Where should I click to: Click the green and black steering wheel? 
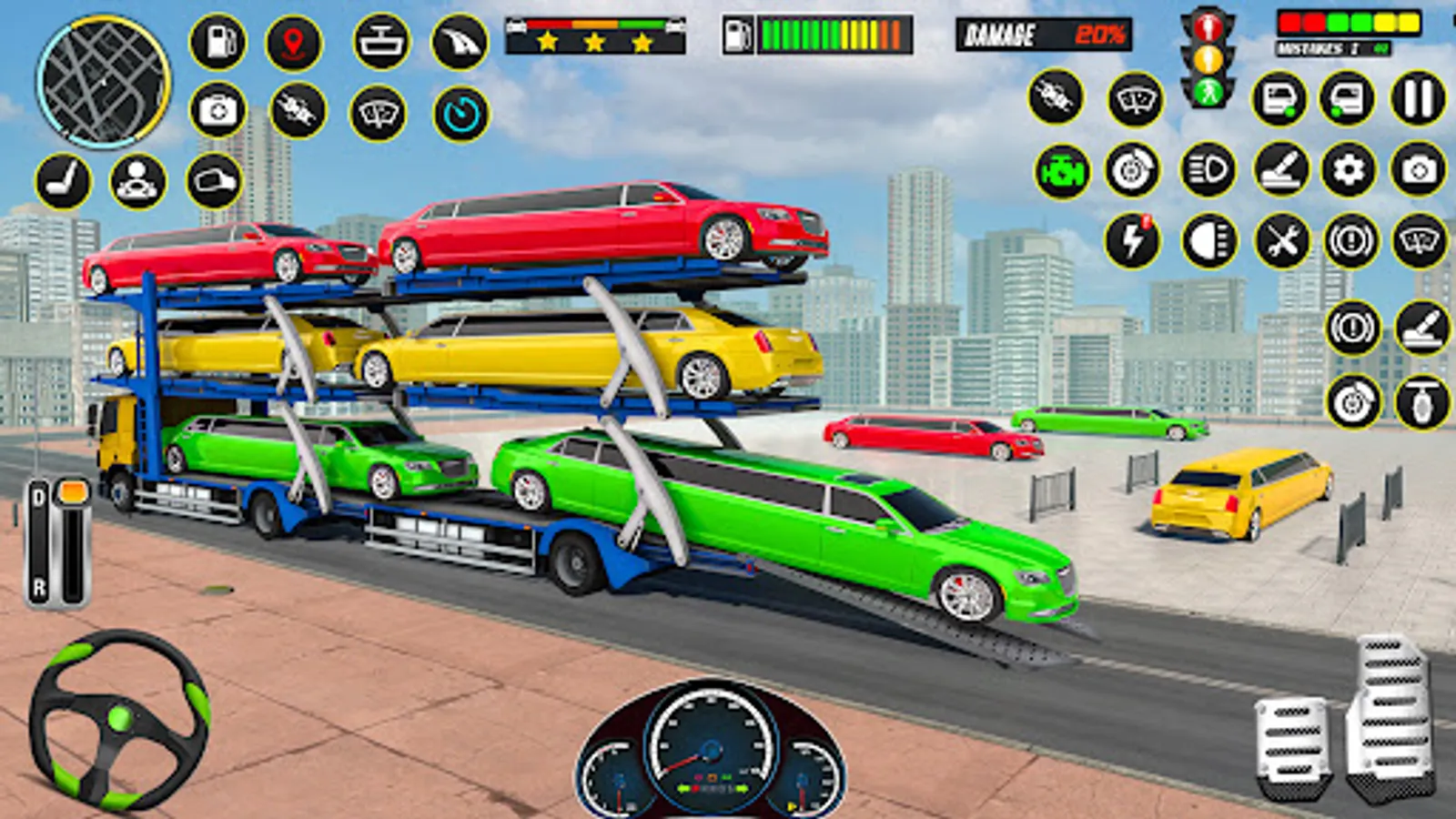pyautogui.click(x=119, y=720)
